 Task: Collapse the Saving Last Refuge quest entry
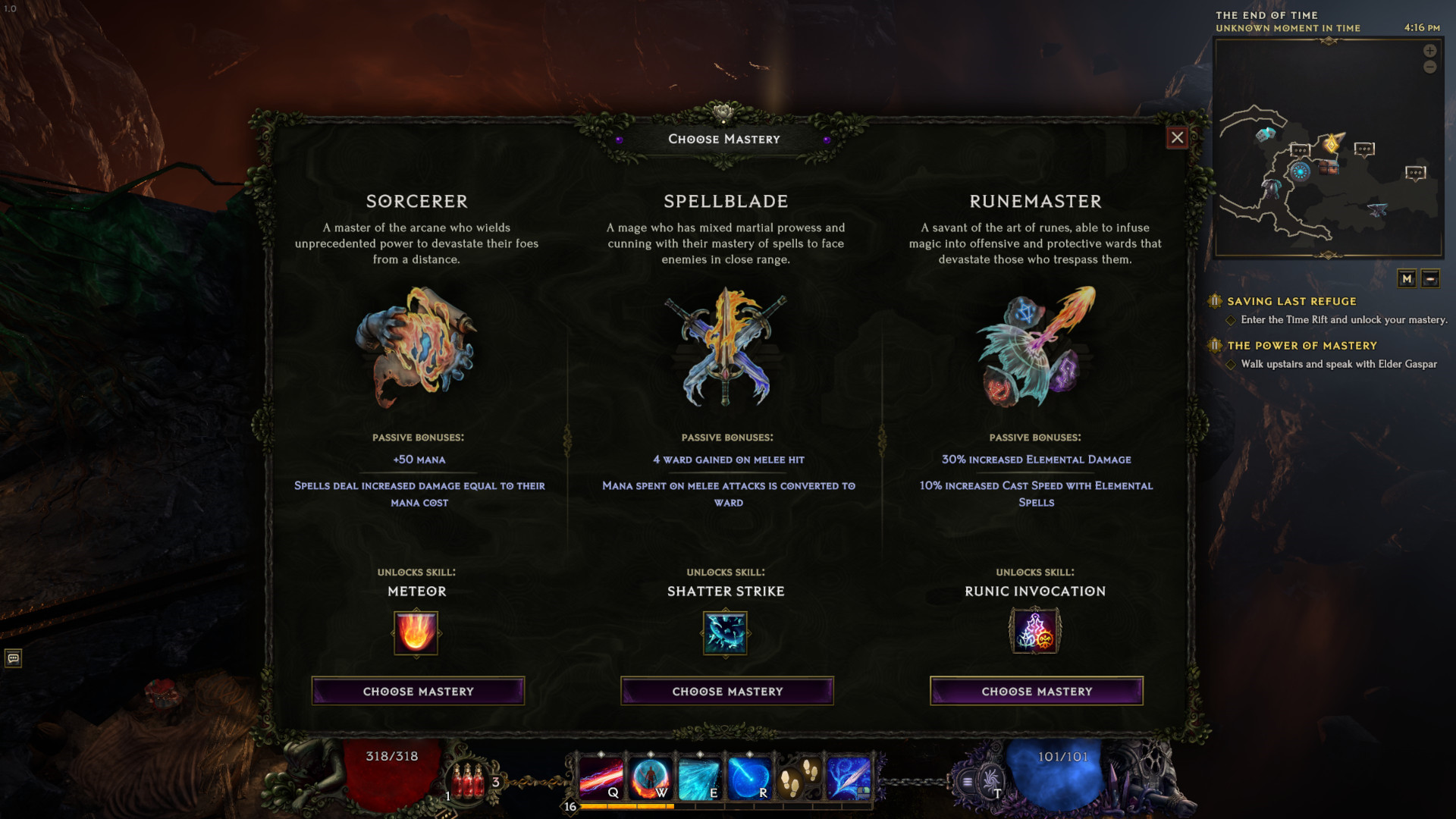click(x=1215, y=301)
